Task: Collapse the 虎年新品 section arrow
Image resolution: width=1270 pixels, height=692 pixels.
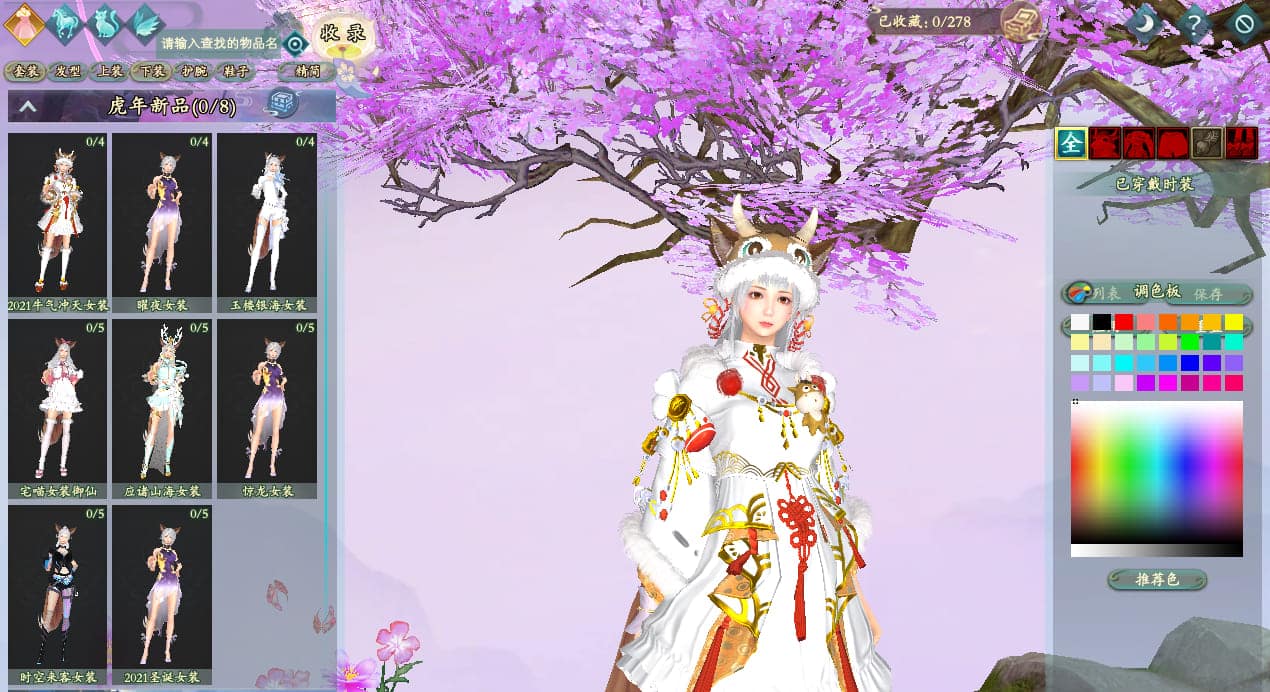Action: [x=28, y=106]
